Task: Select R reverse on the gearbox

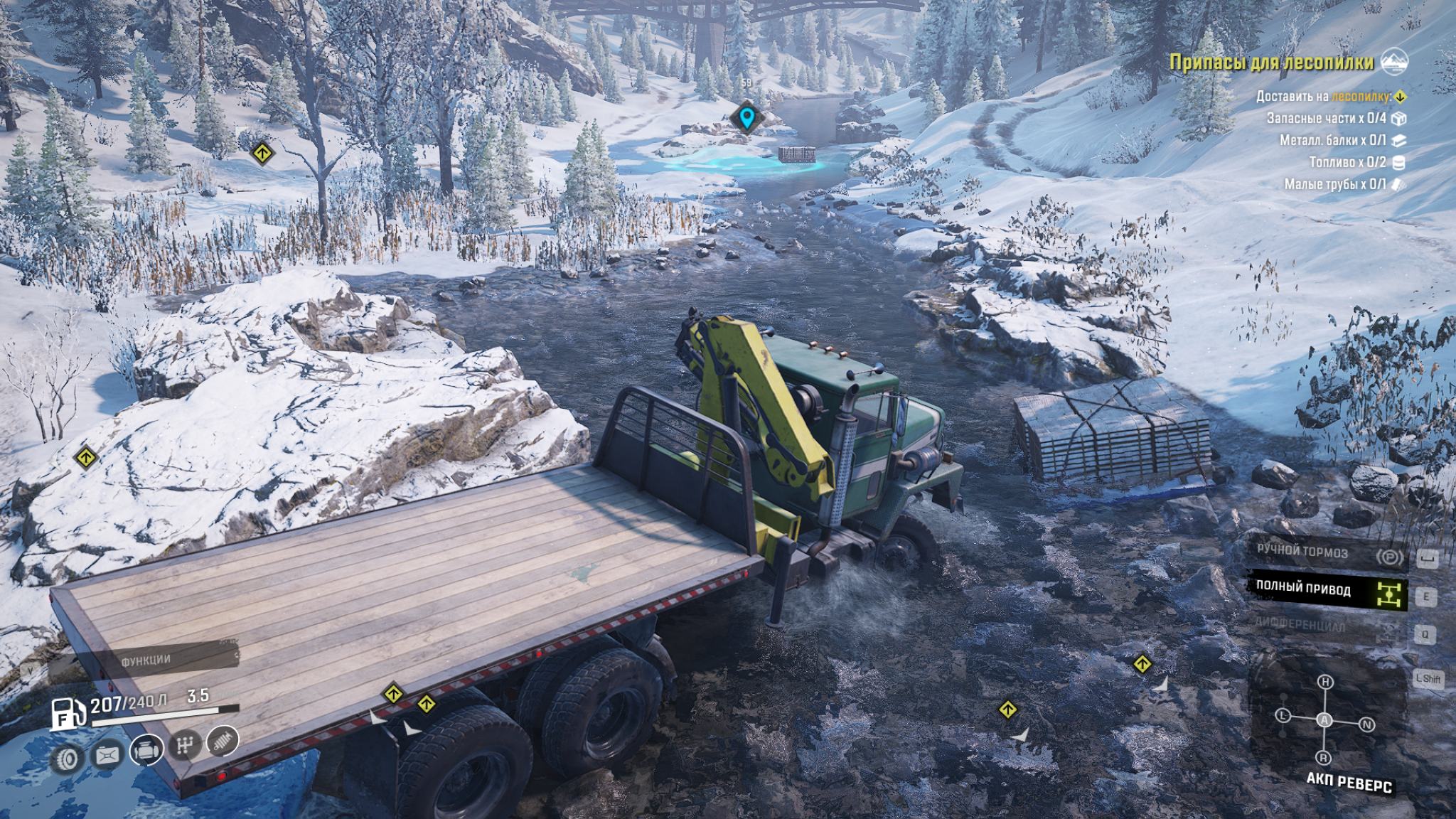Action: coord(1323,757)
